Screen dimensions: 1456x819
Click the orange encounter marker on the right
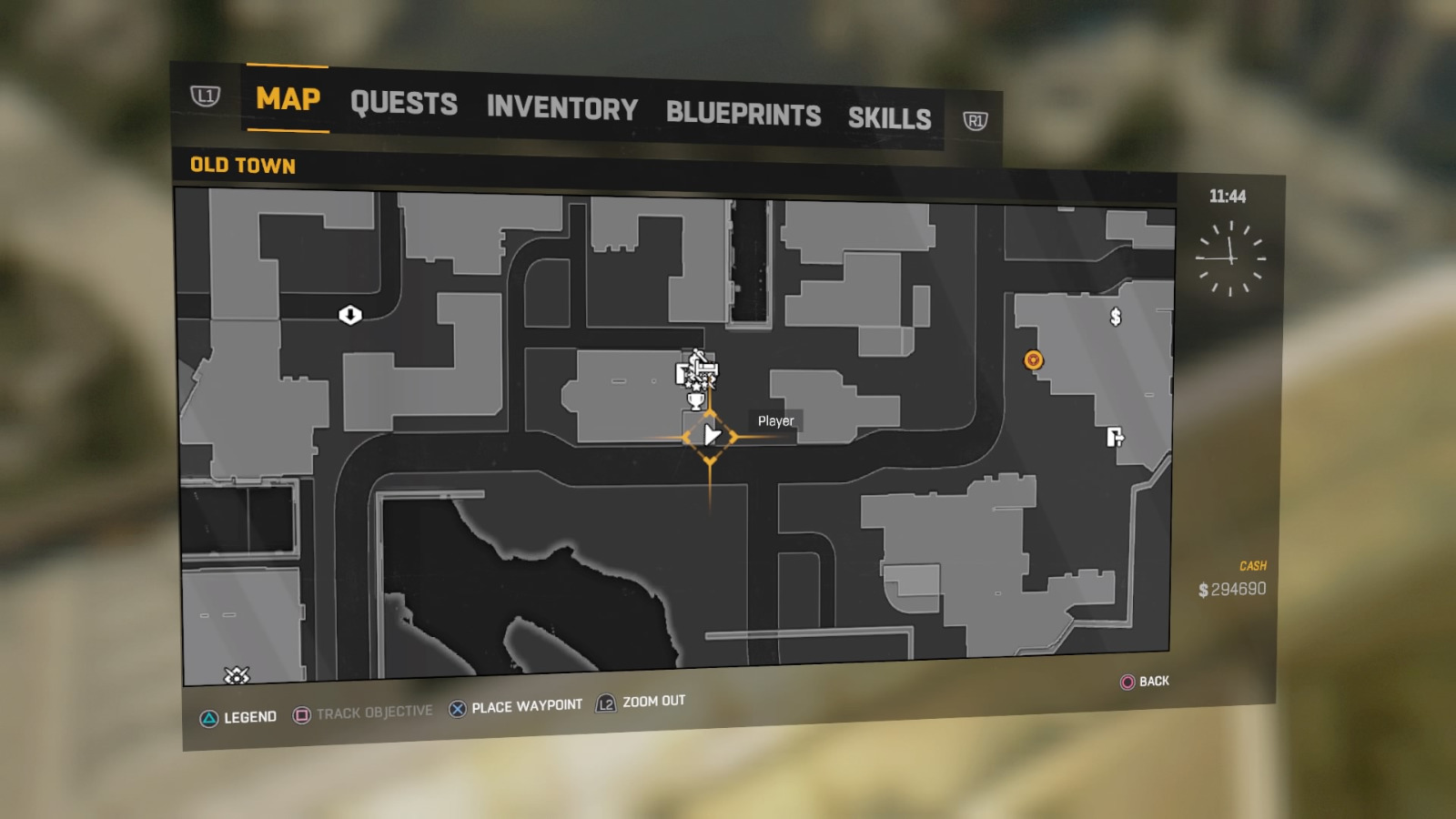pyautogui.click(x=1034, y=359)
